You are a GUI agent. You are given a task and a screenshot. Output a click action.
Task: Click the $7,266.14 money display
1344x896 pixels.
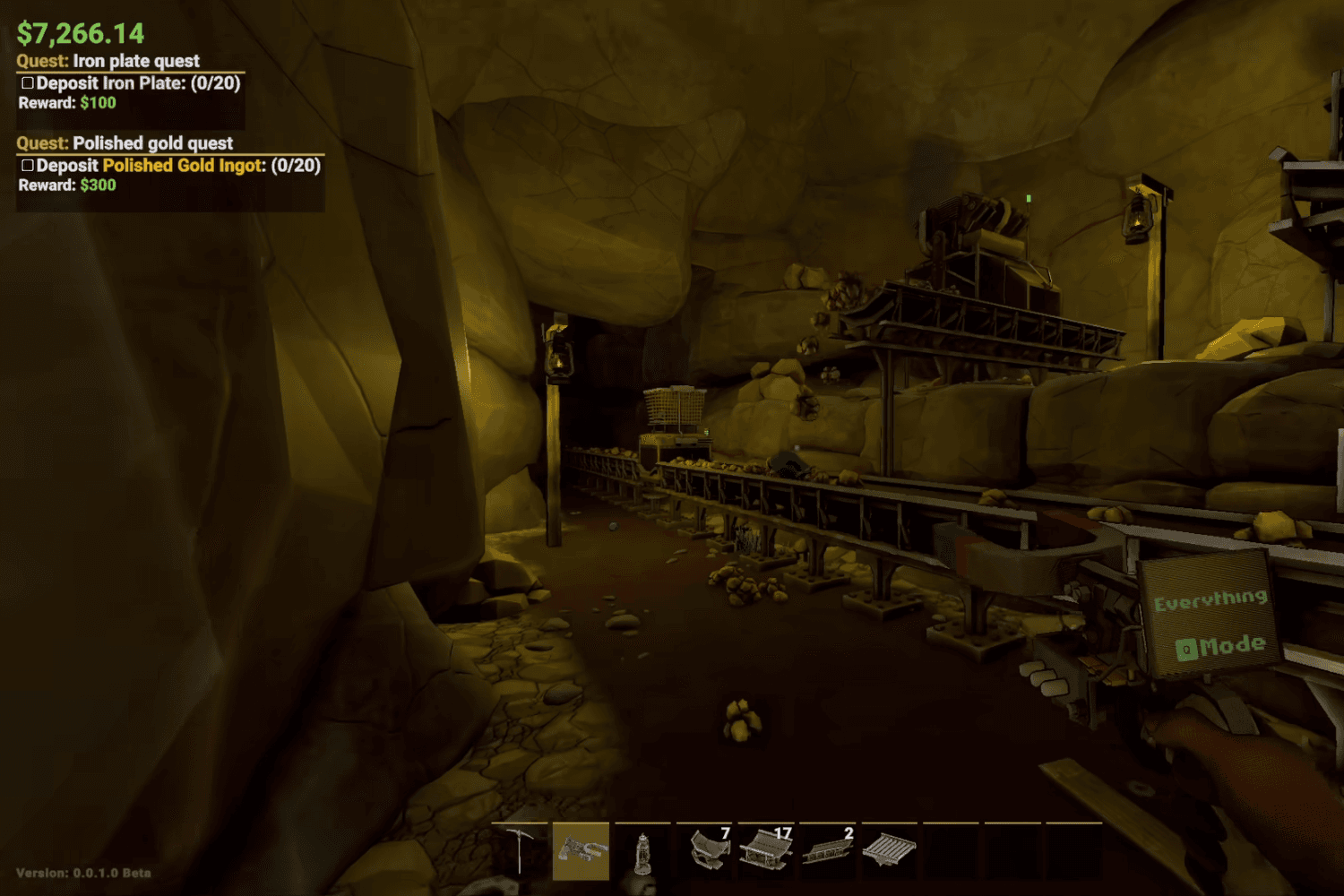click(x=79, y=32)
